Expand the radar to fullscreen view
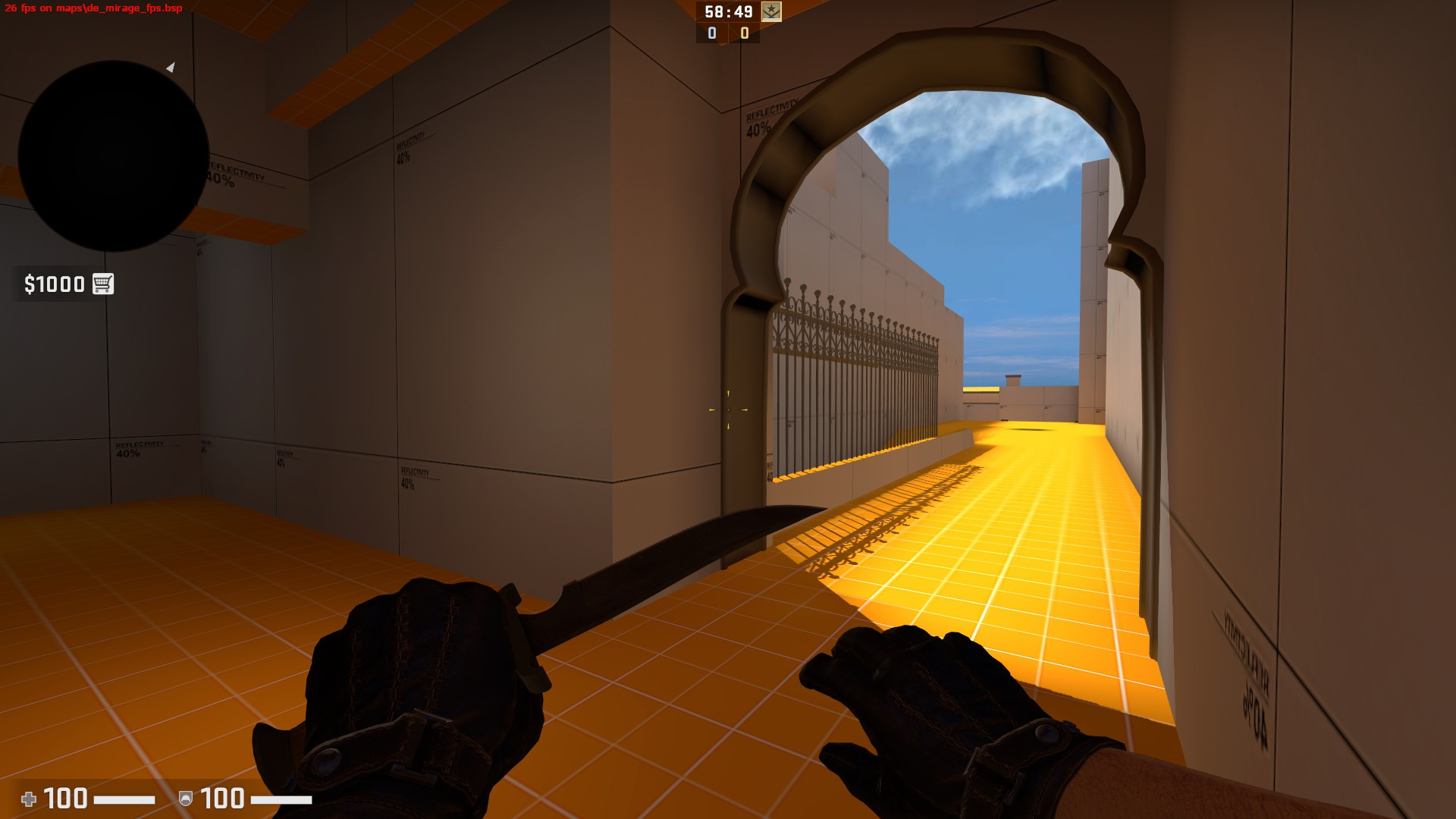 point(115,154)
